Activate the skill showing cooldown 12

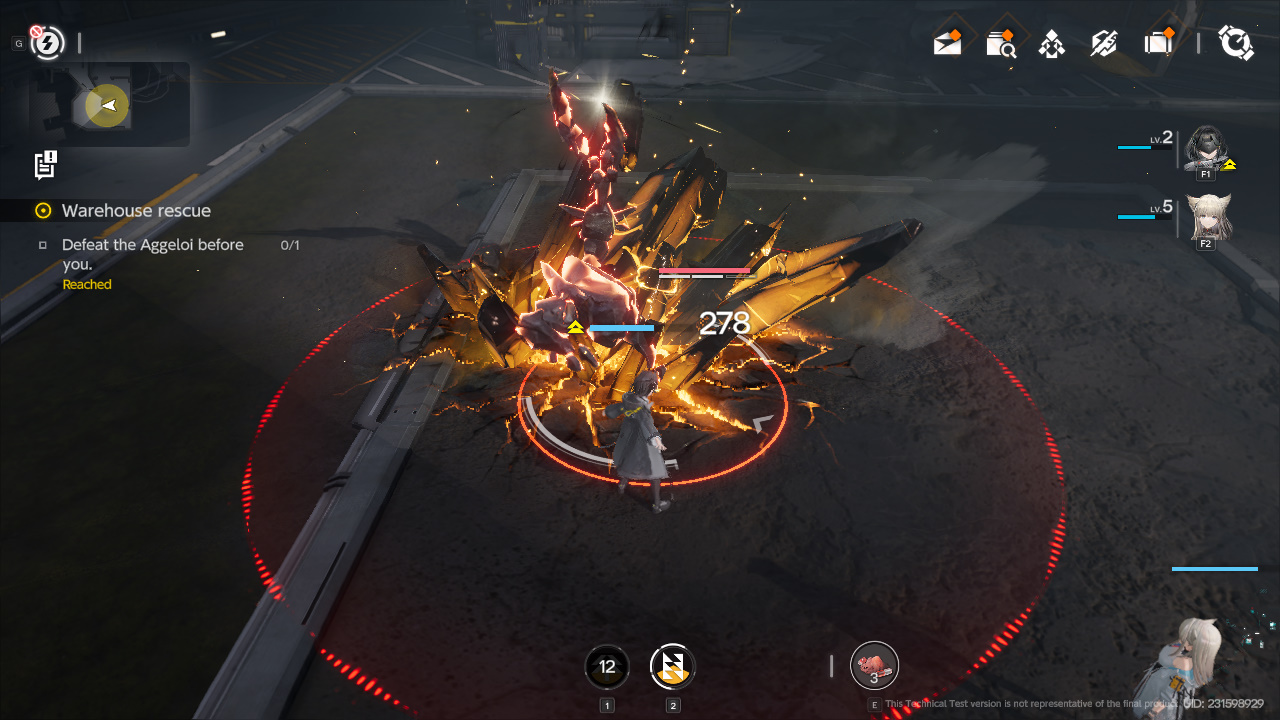pos(607,667)
